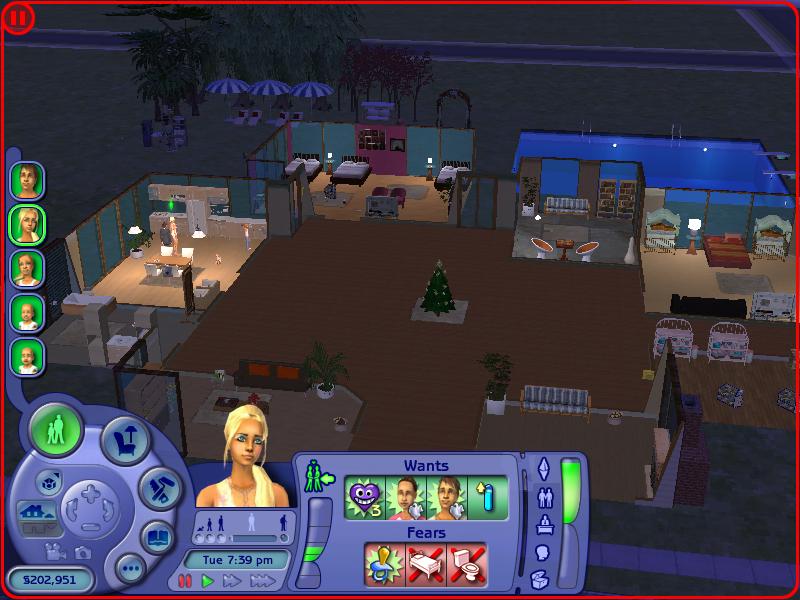This screenshot has width=800, height=600.
Task: Set the game to triple fast-forward speed
Action: pos(261,580)
